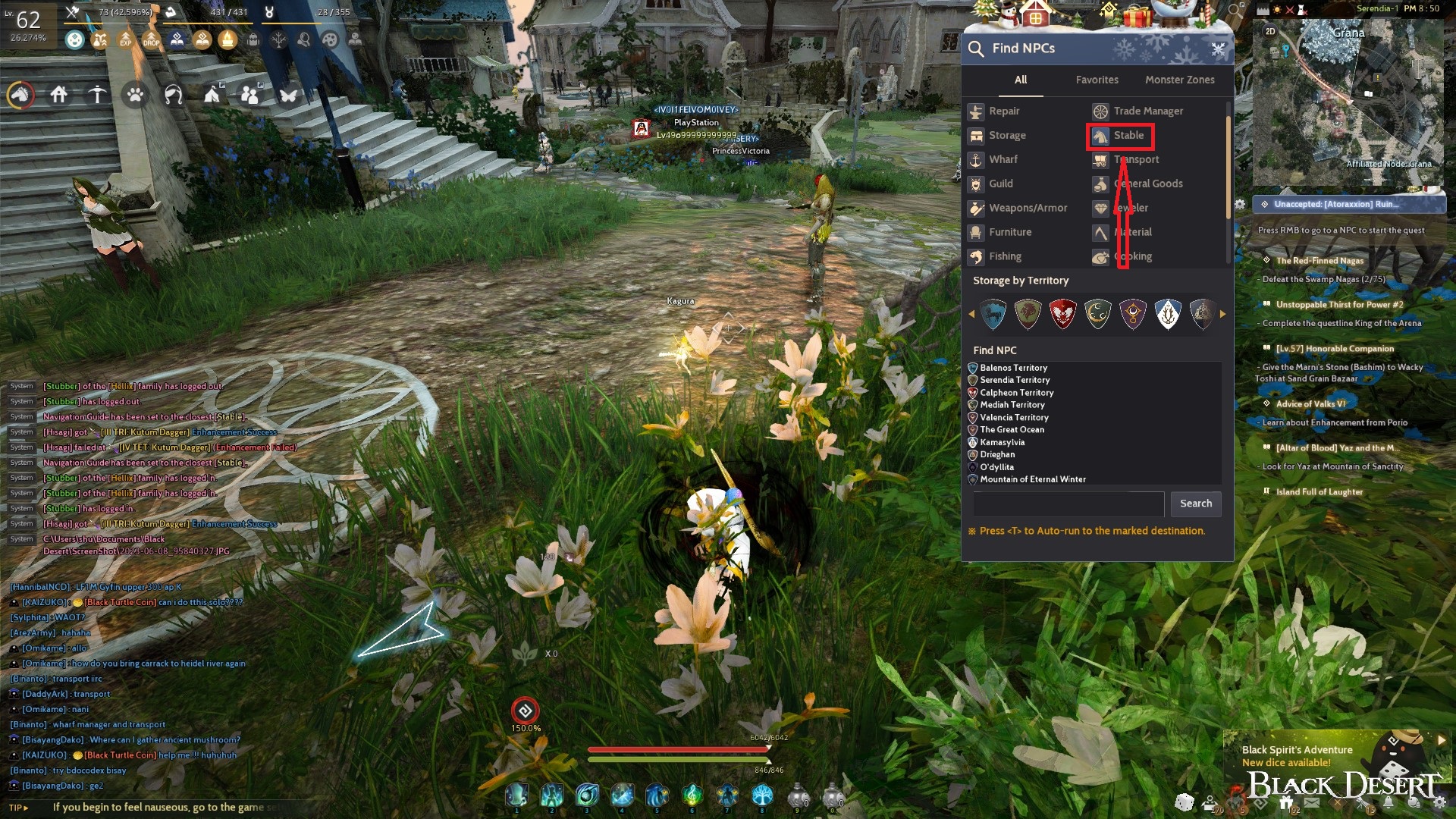Click the right arrow beside the territory shields

[1224, 314]
